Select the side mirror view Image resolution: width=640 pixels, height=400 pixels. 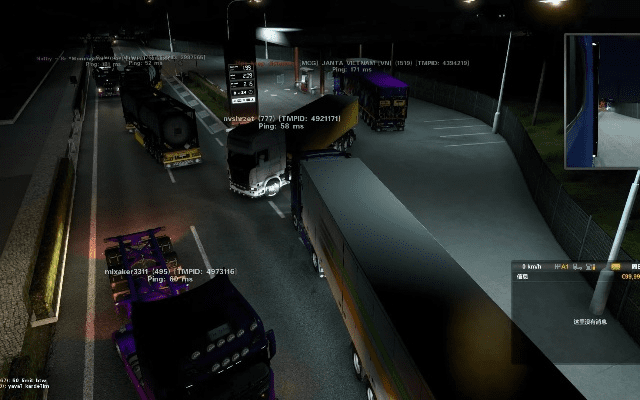click(x=602, y=101)
